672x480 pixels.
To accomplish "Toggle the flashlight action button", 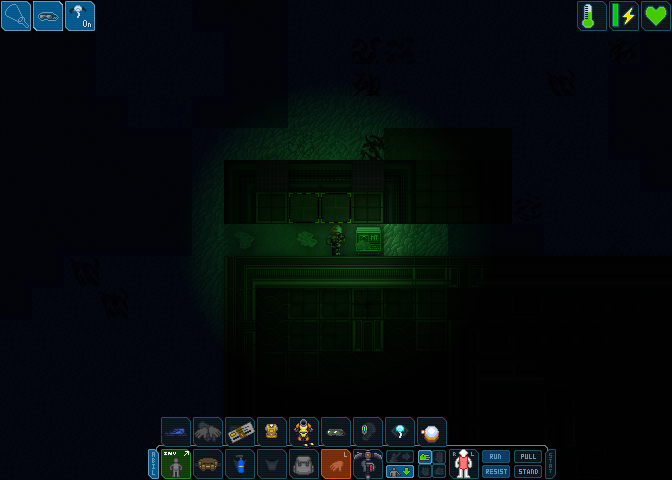I will point(16,16).
